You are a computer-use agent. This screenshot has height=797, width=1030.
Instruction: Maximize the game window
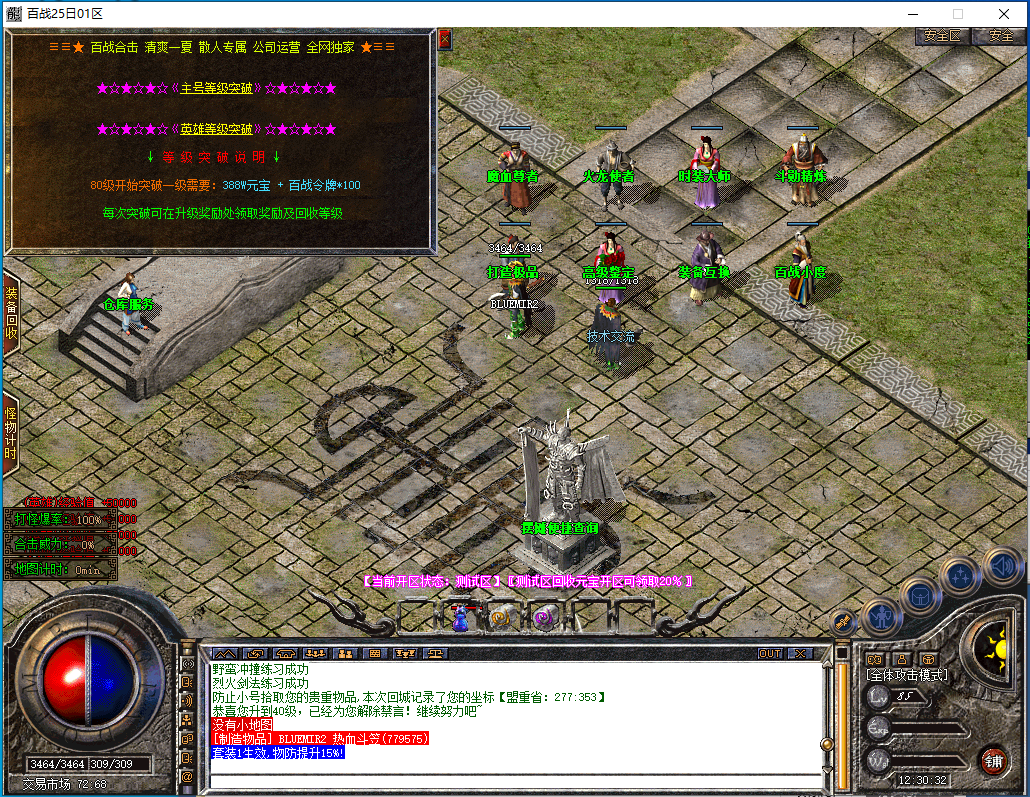point(958,14)
